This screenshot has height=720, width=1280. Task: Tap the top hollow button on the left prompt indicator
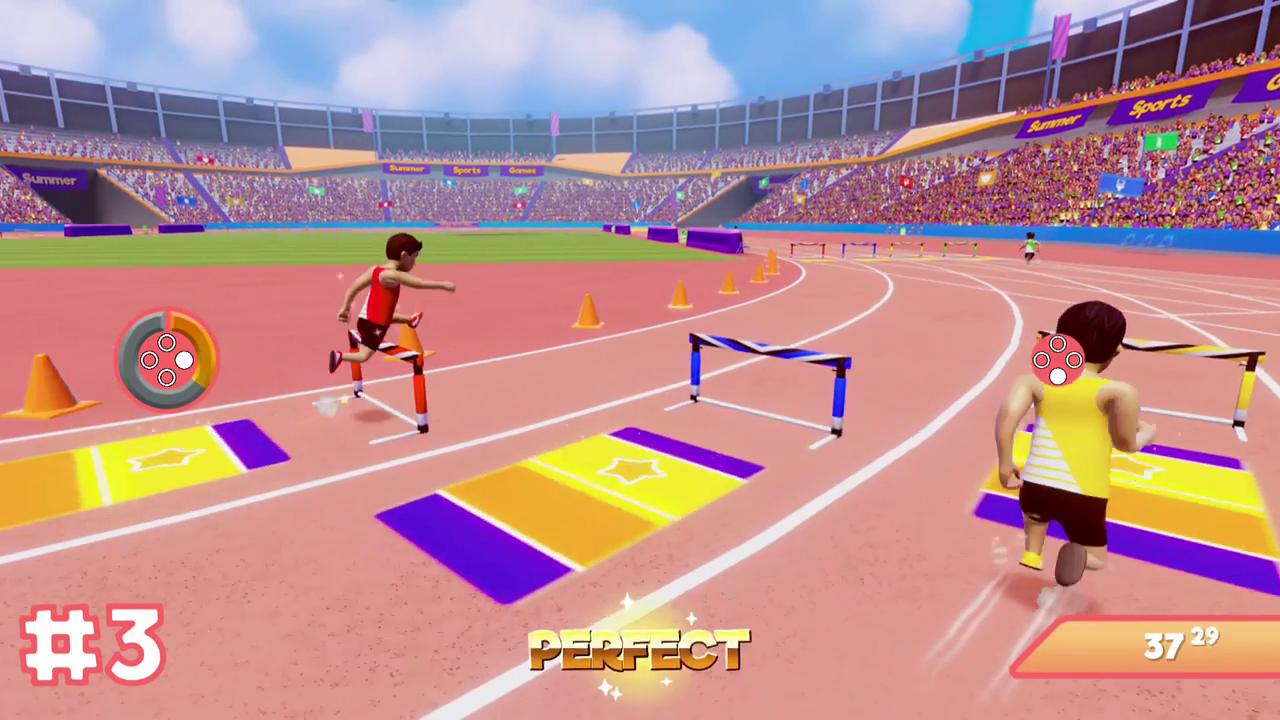(167, 342)
